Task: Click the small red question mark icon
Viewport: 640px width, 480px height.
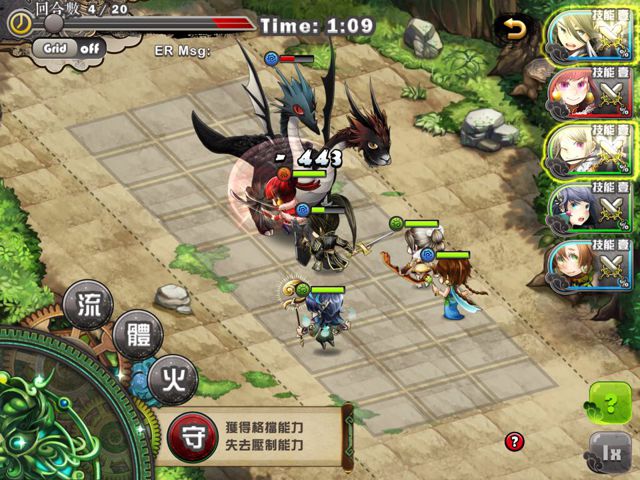Action: 514,441
